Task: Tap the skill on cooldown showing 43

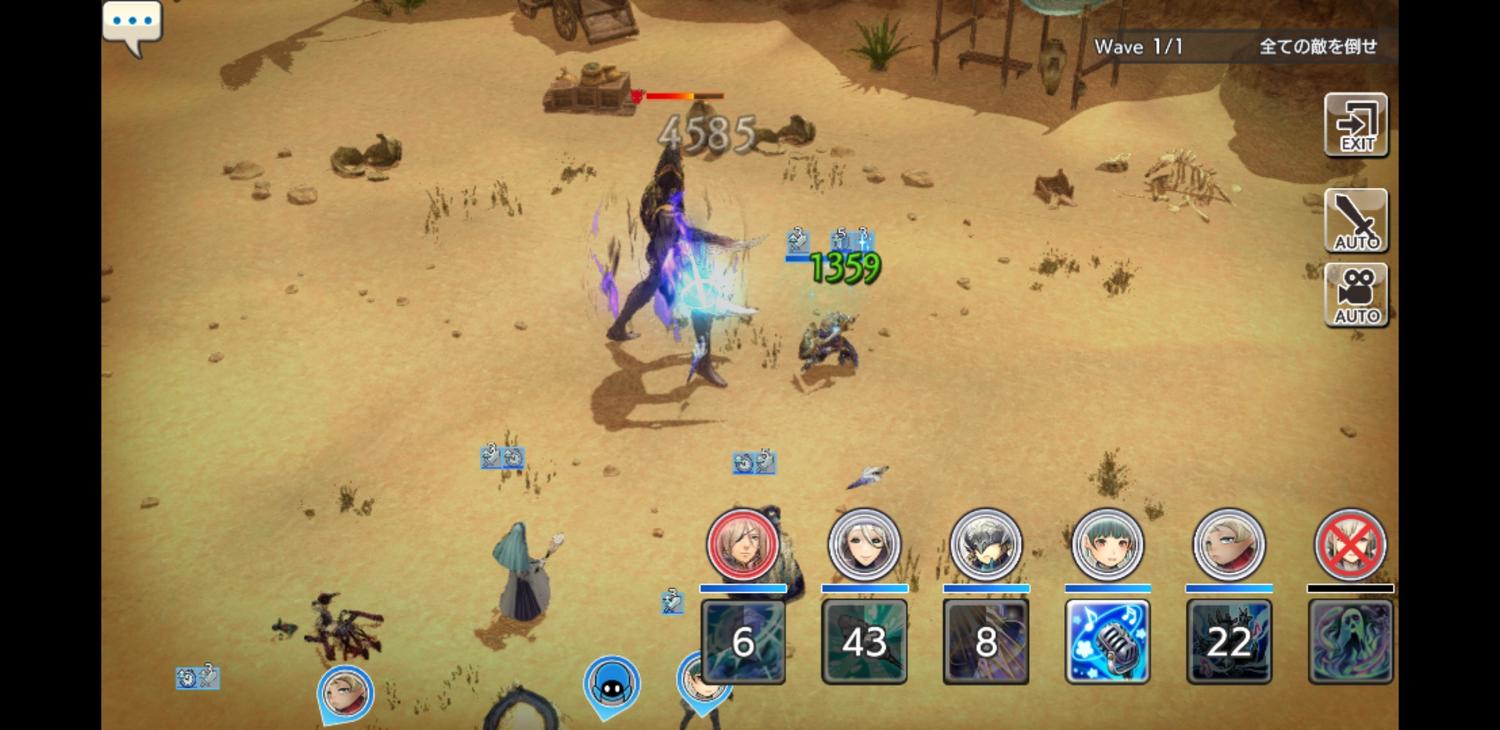Action: [865, 641]
